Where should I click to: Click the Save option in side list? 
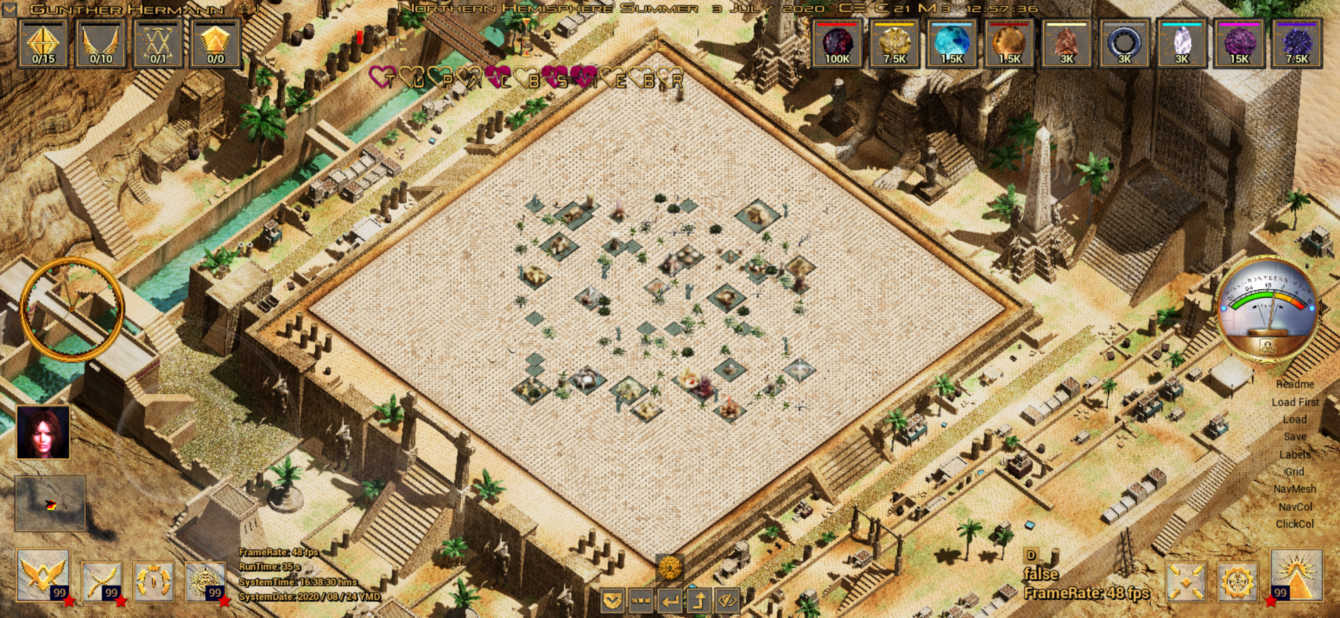(1295, 437)
